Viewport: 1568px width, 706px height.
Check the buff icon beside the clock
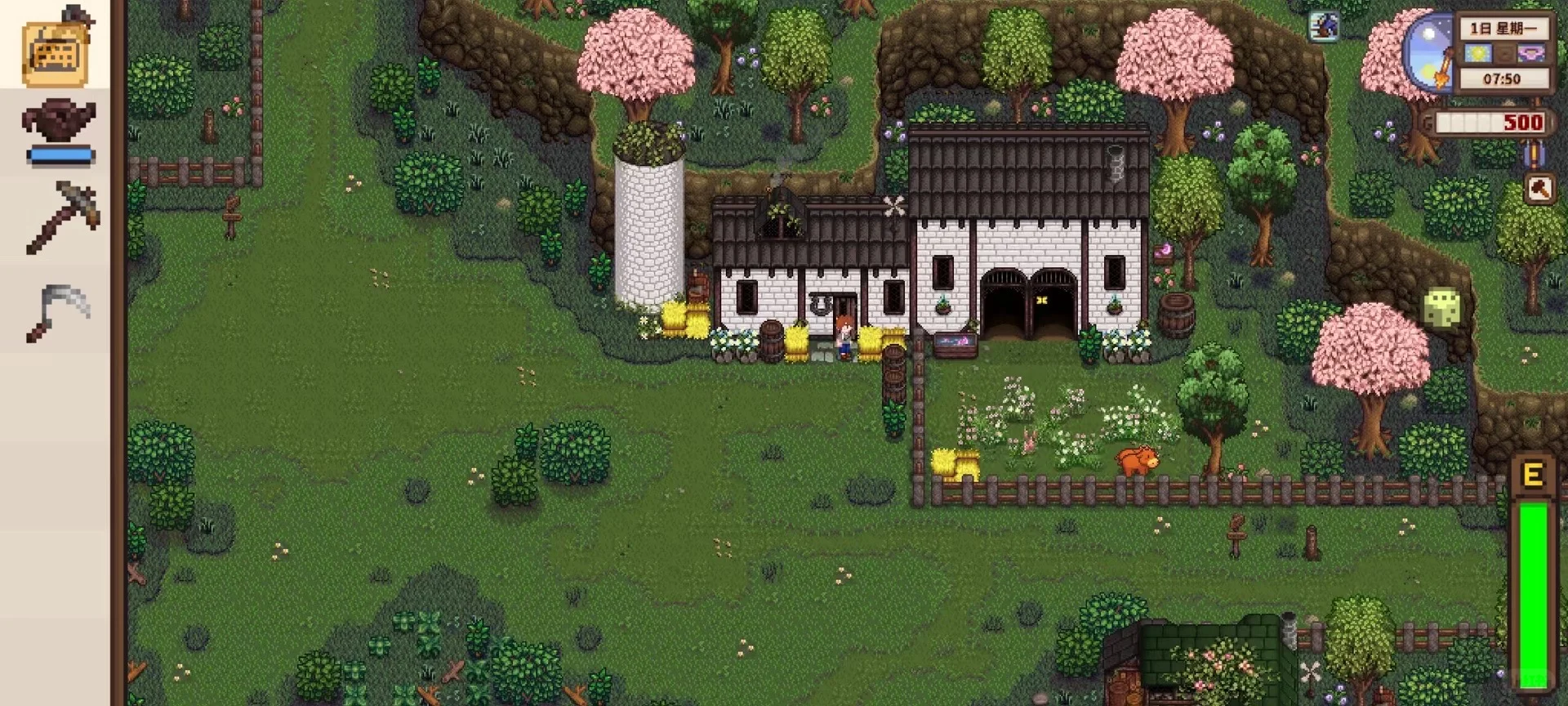click(x=1324, y=26)
